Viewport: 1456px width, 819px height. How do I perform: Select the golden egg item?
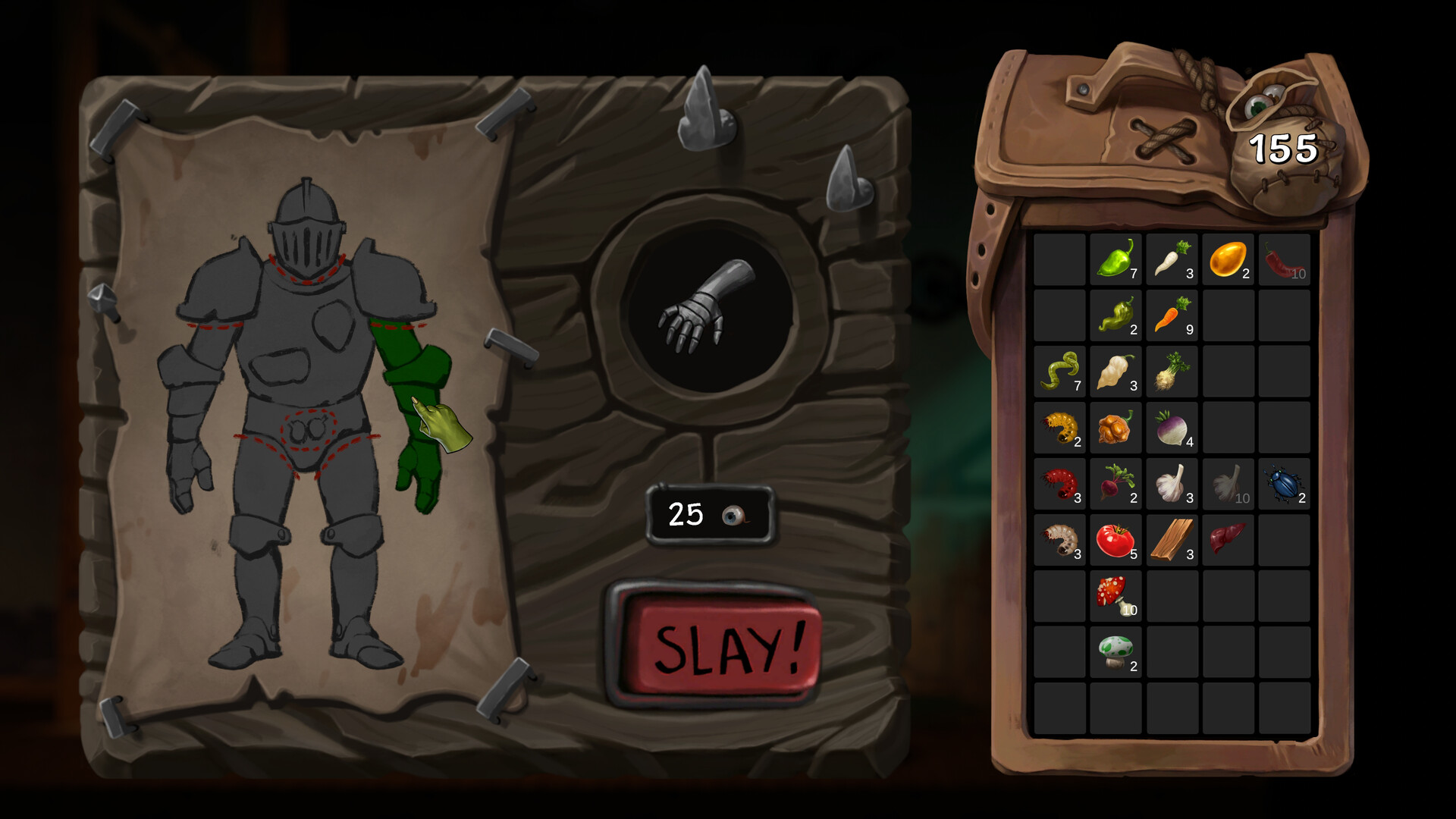1227,262
